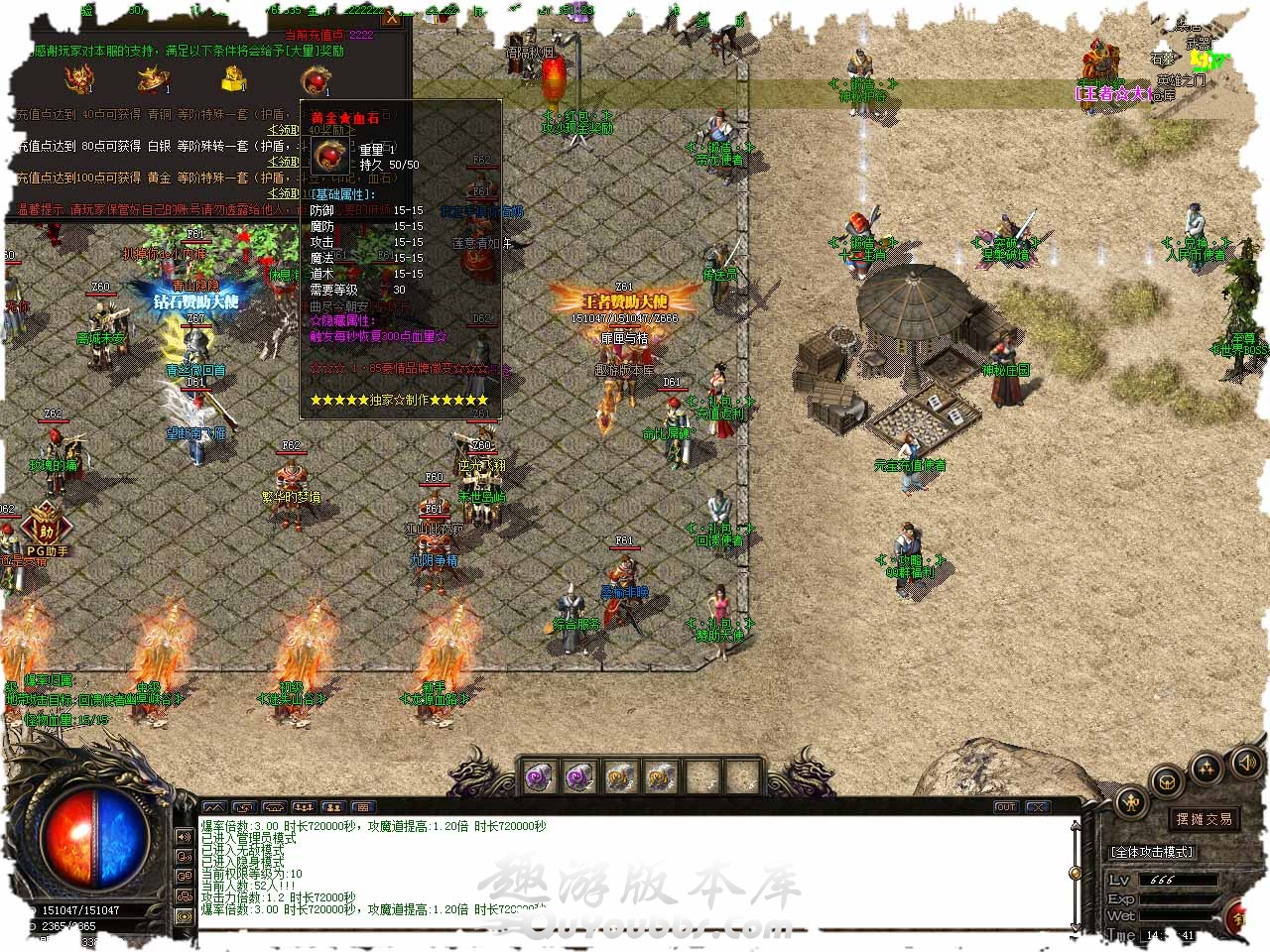This screenshot has height=952, width=1270.
Task: Select the golden straw hat reward icon
Action: tap(153, 77)
